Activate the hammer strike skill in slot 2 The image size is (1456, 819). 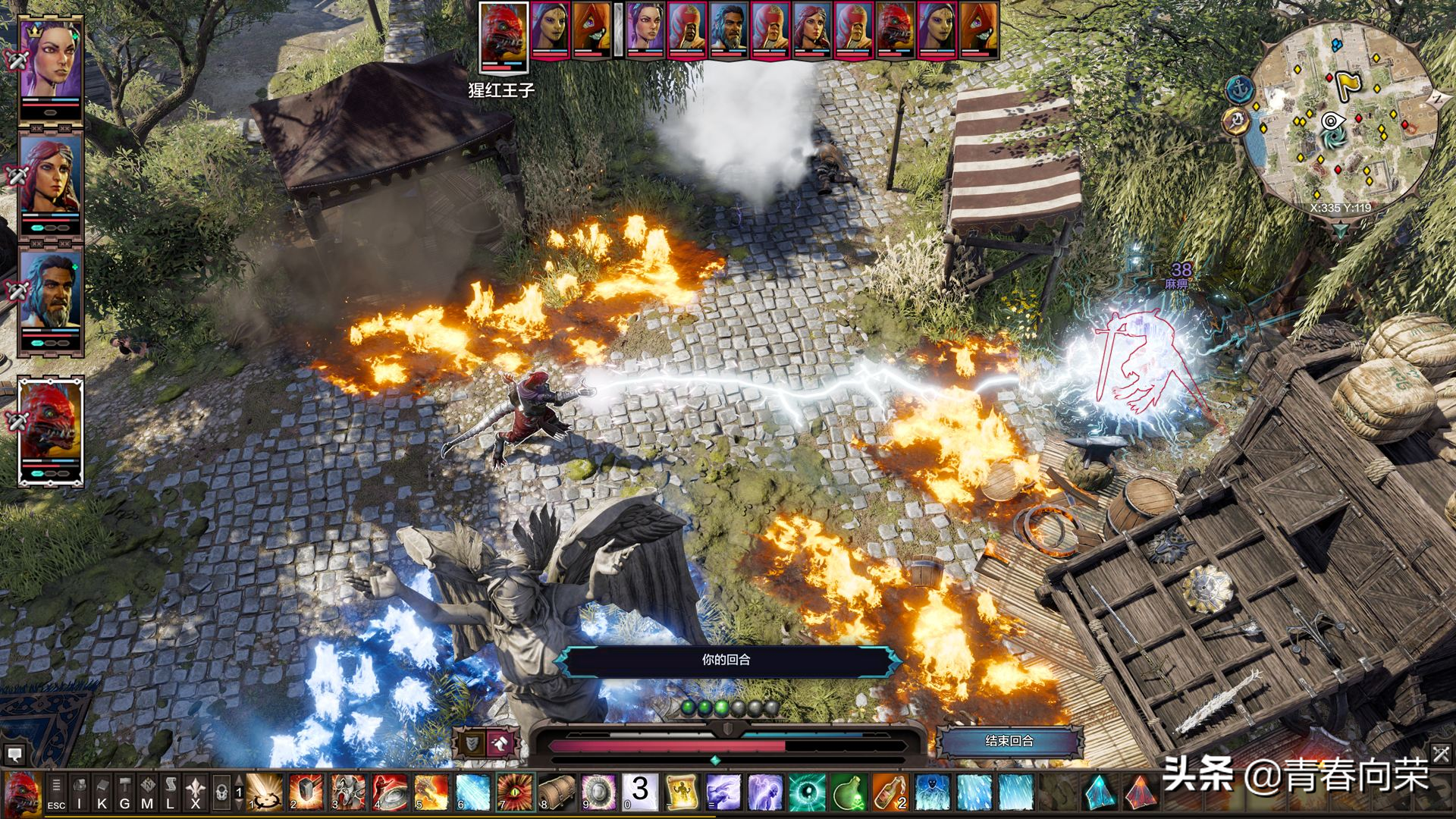(x=307, y=792)
